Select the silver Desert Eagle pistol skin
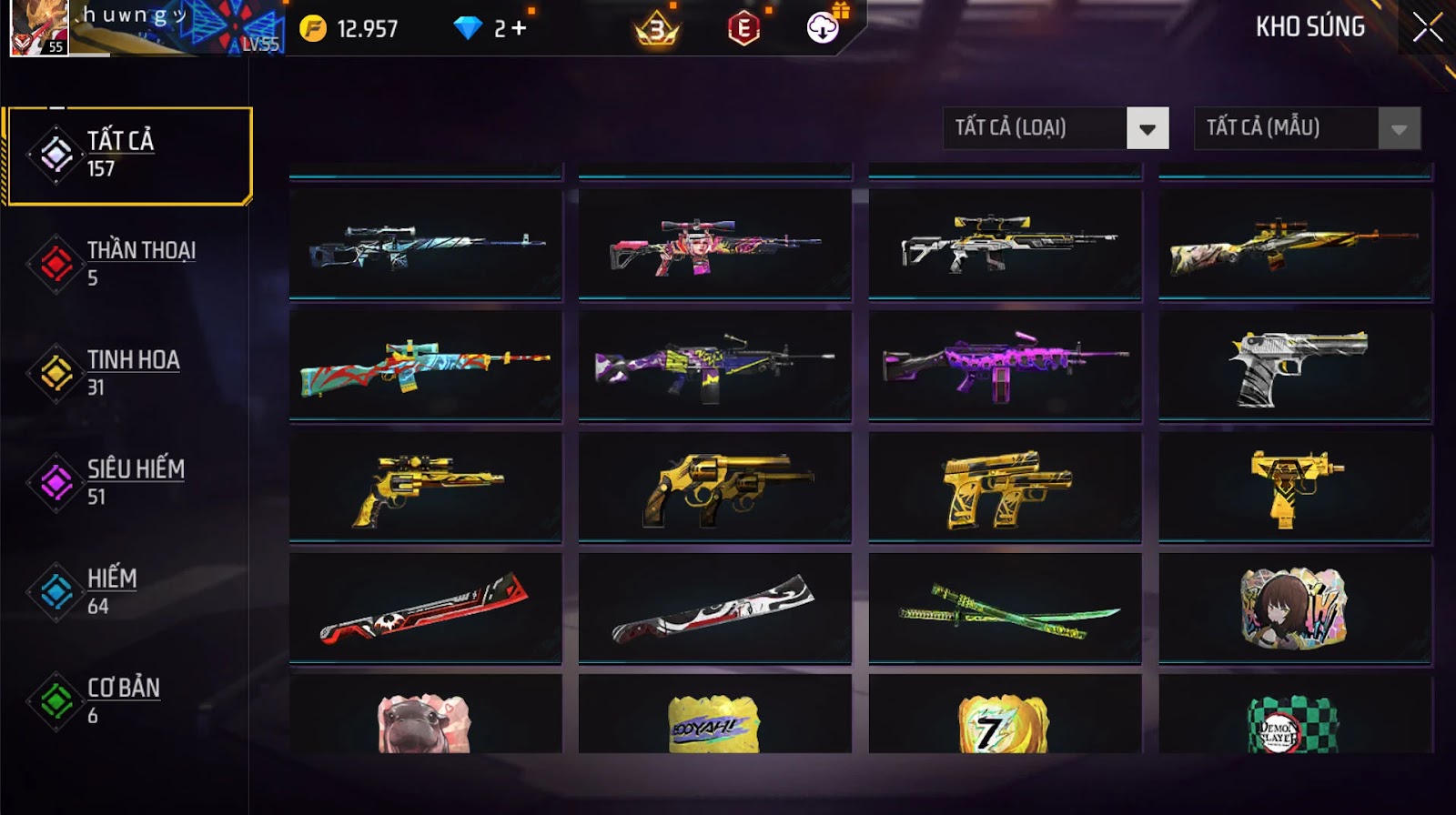The width and height of the screenshot is (1456, 815). (x=1295, y=366)
